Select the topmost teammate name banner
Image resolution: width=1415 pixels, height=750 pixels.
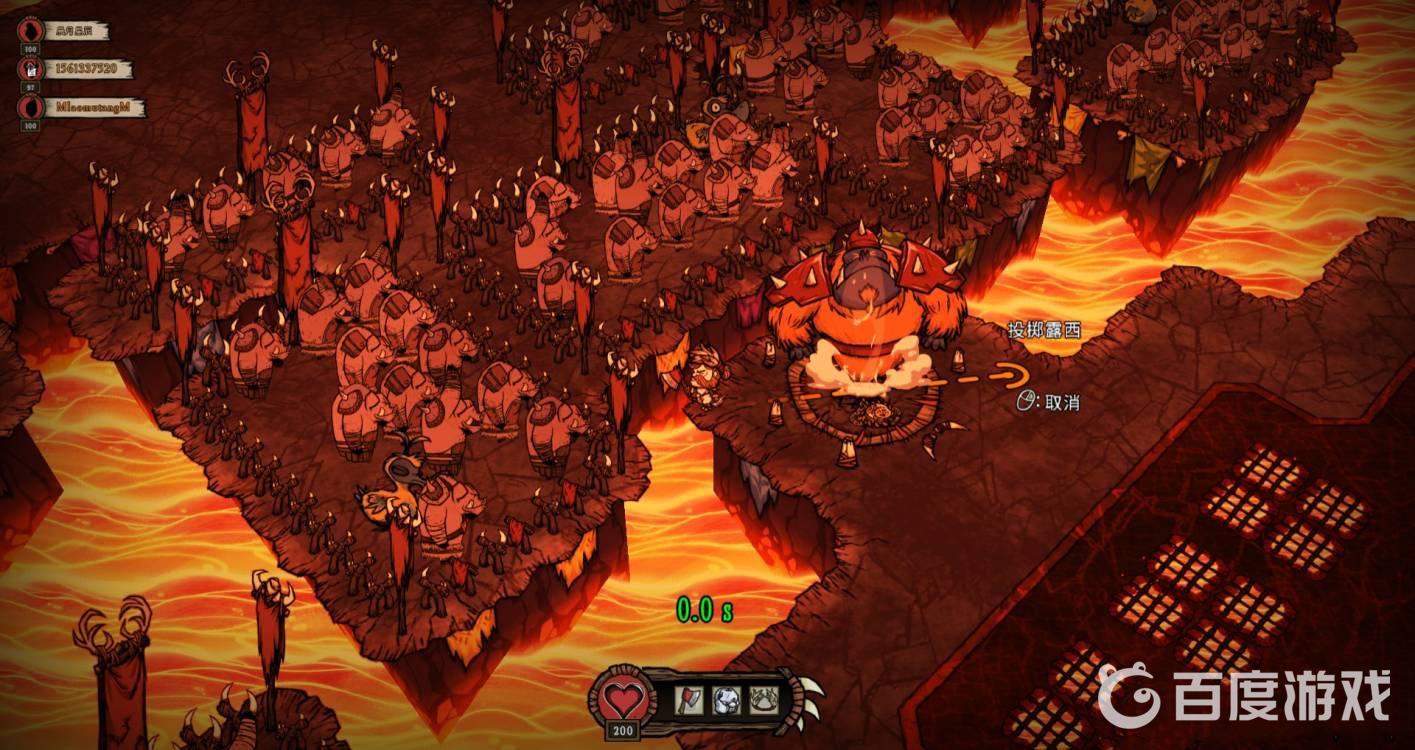tap(74, 31)
